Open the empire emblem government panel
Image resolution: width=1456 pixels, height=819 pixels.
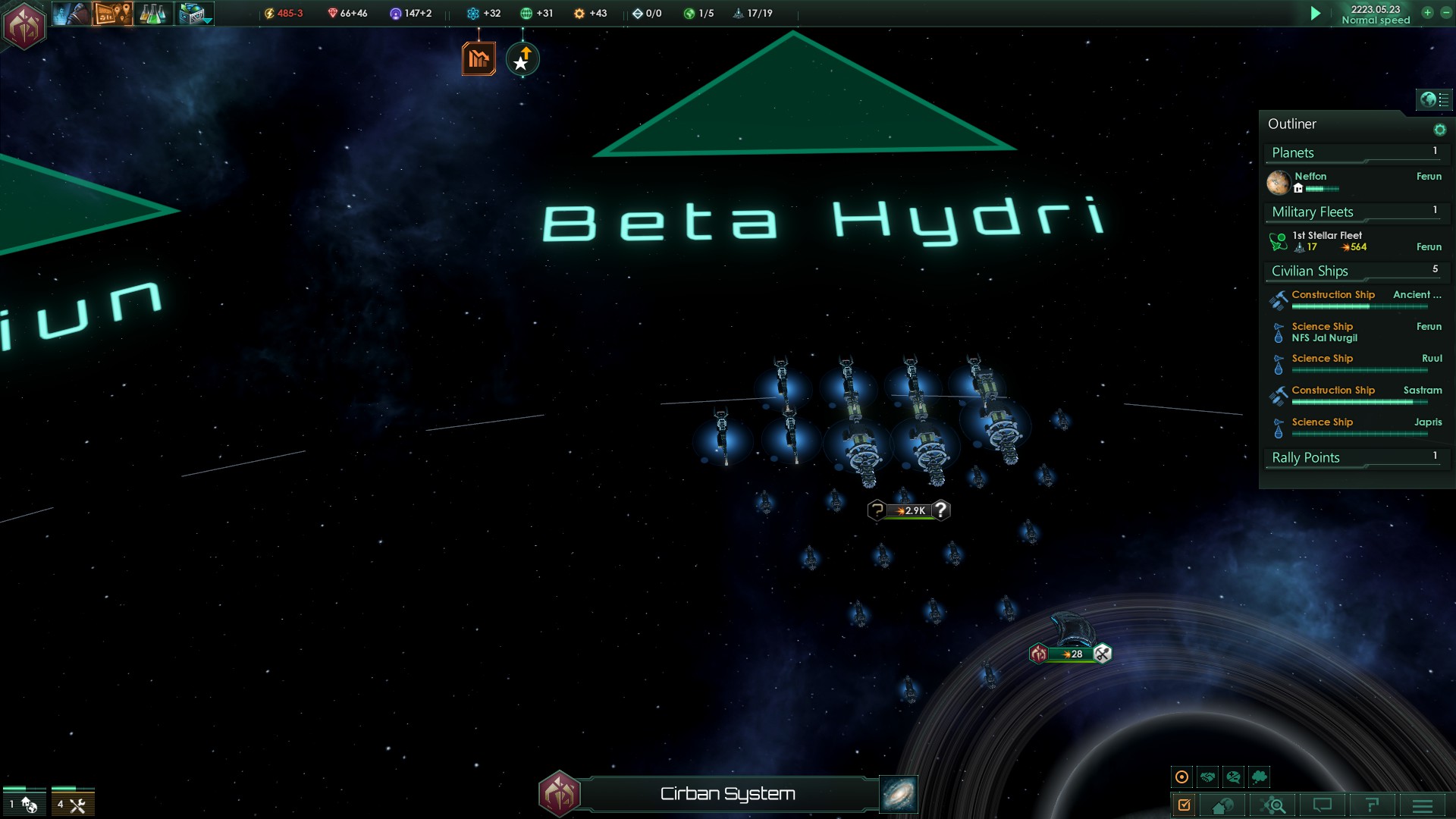[x=24, y=26]
